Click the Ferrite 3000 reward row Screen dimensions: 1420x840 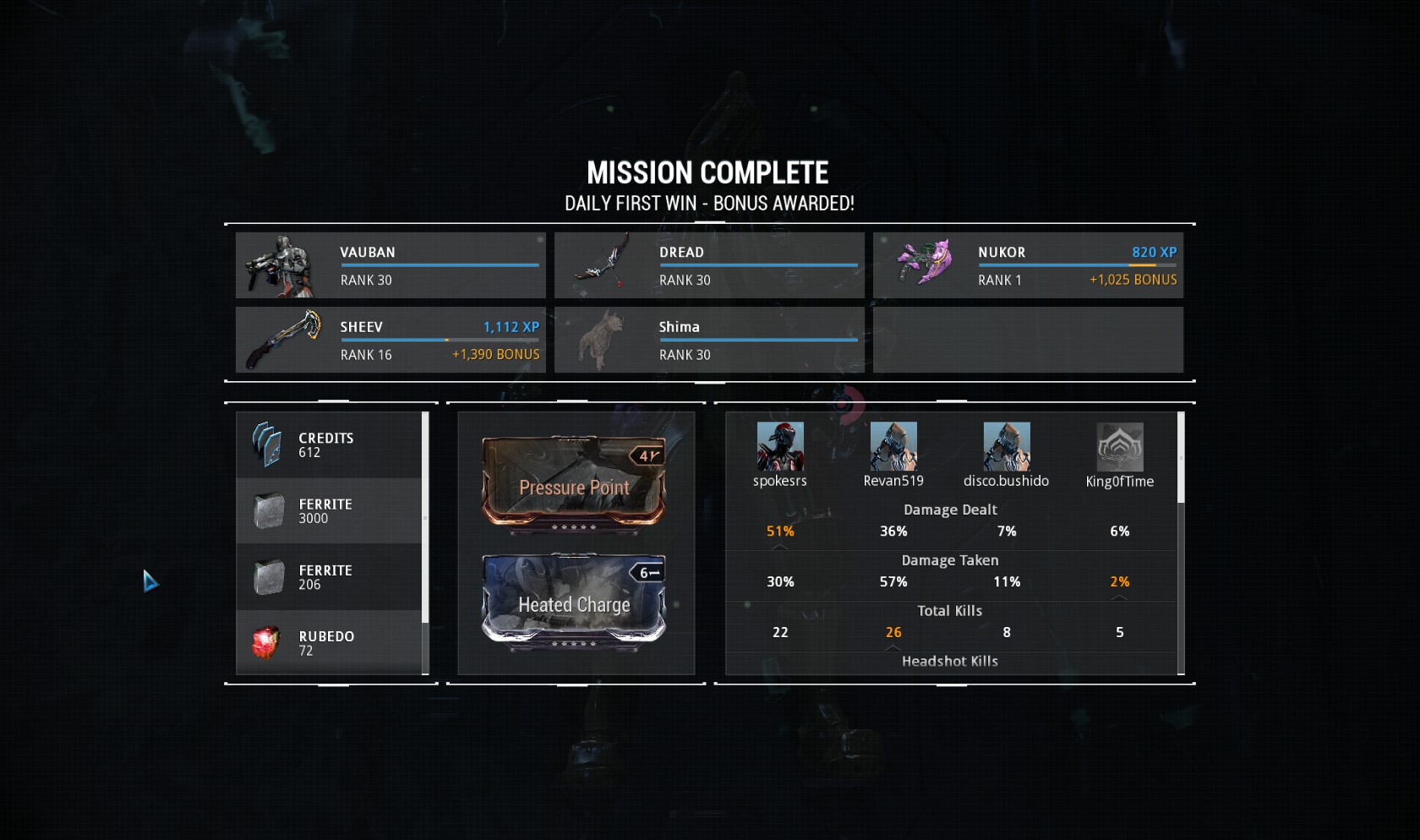pos(328,511)
